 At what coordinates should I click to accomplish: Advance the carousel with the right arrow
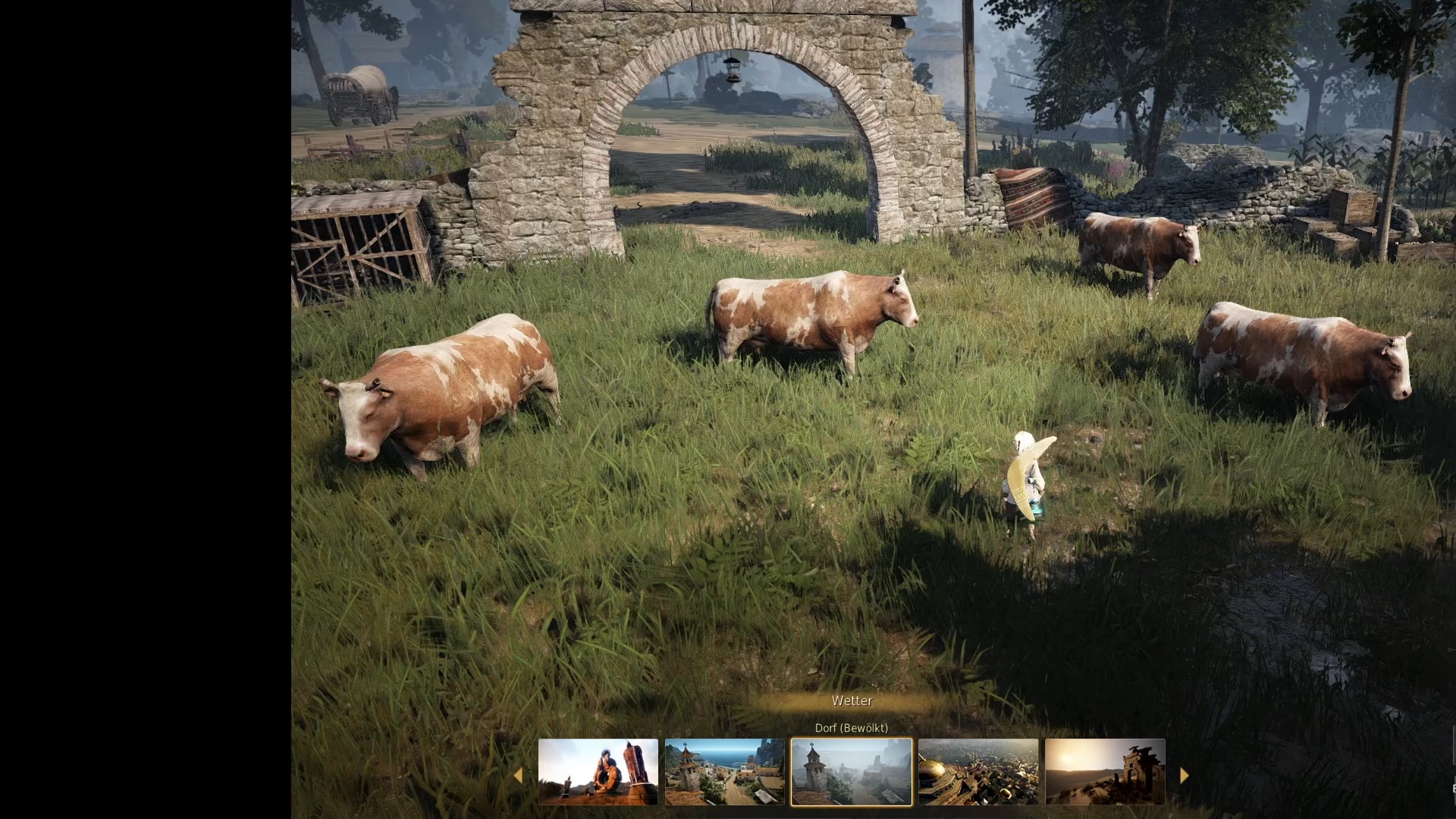(x=1184, y=775)
